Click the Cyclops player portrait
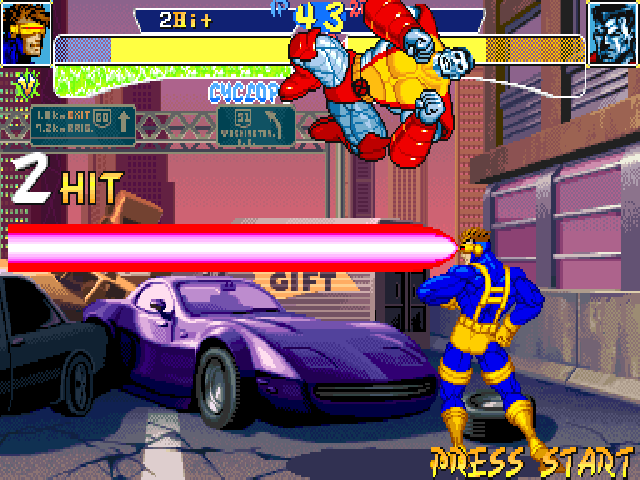Image resolution: width=640 pixels, height=480 pixels. [x=26, y=33]
